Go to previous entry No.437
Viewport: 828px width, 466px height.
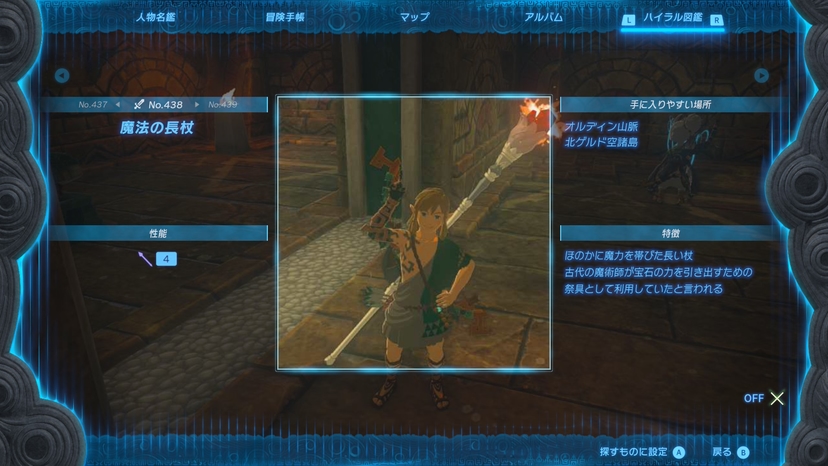tap(94, 104)
